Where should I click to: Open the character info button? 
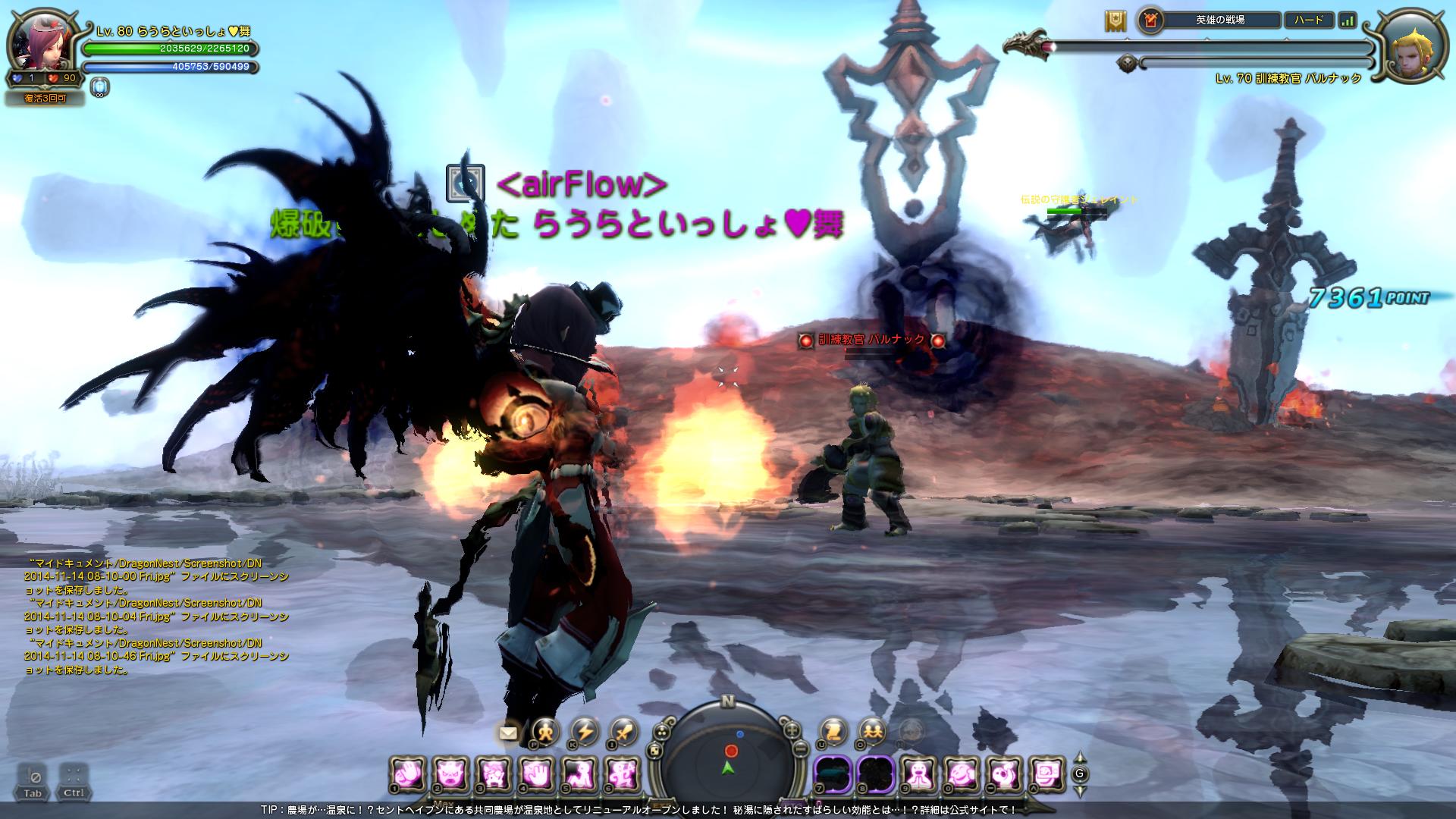pos(544,731)
